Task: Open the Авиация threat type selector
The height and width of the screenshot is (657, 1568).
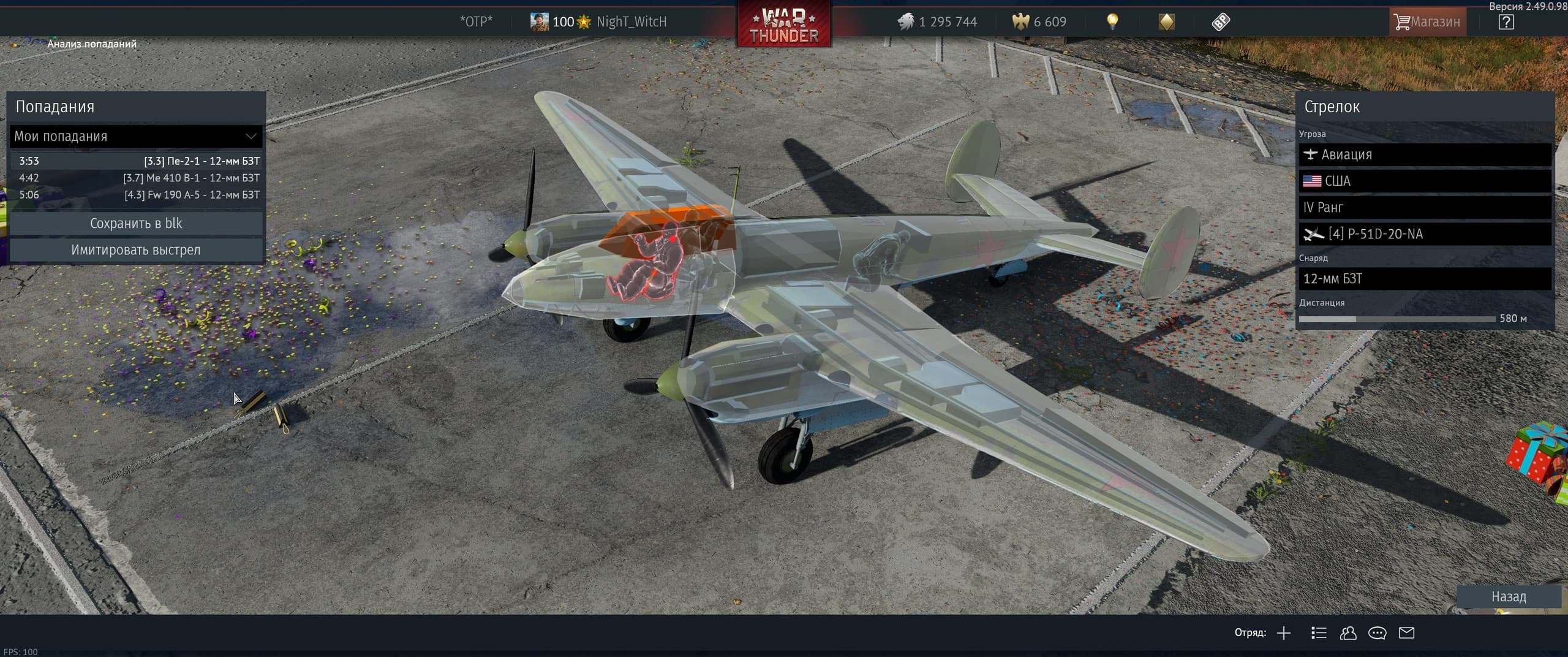Action: click(1425, 154)
